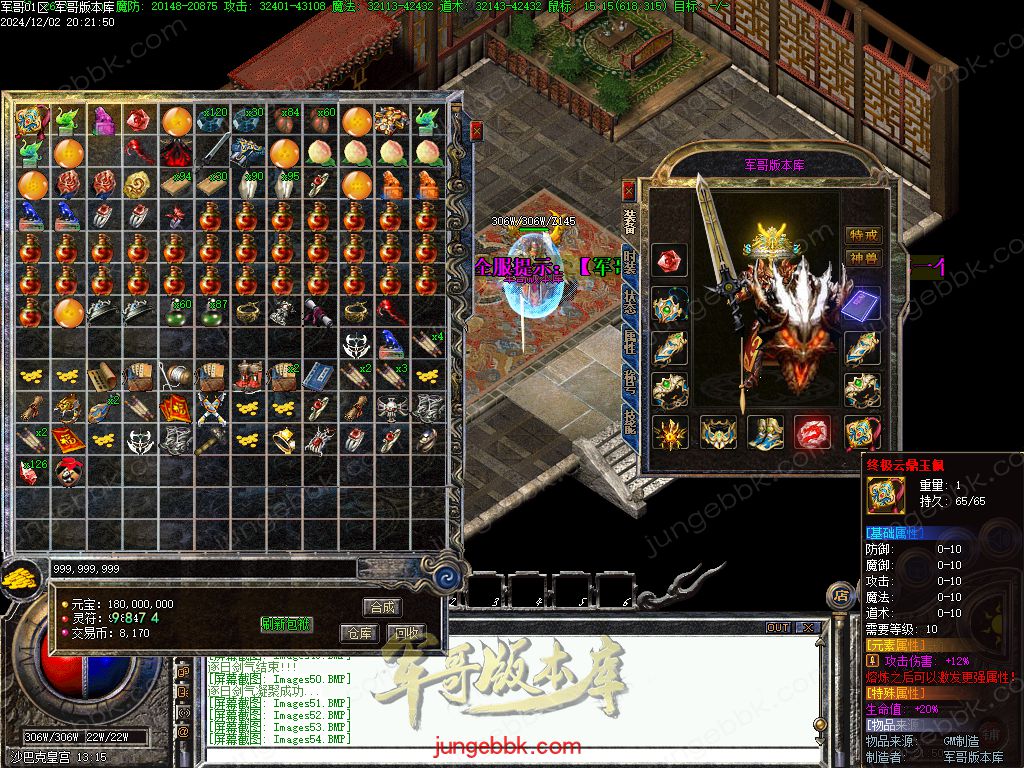Select the red gem equipment slot
Viewport: 1024px width, 768px height.
point(670,260)
